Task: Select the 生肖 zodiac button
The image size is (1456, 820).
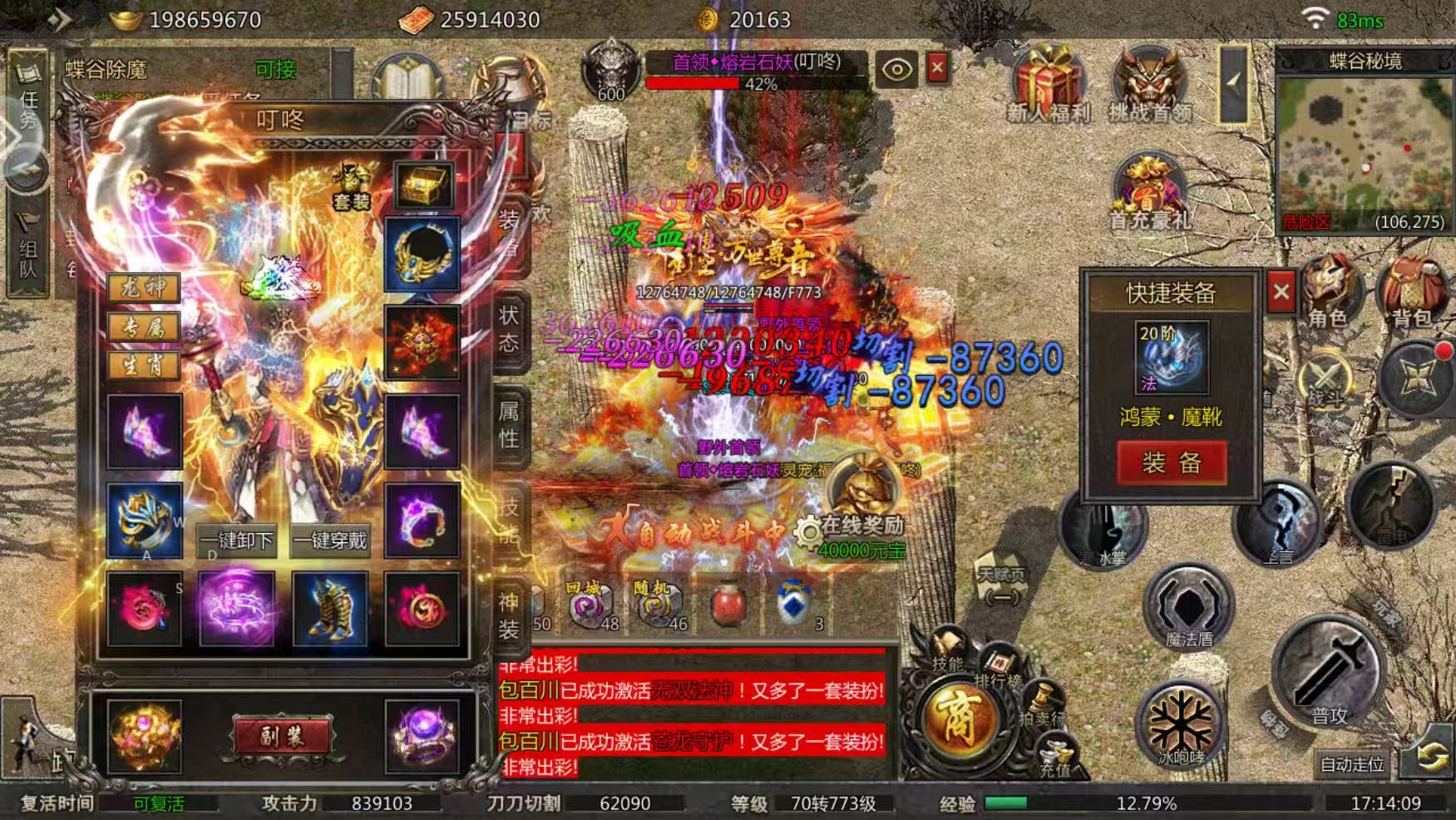Action: 144,365
